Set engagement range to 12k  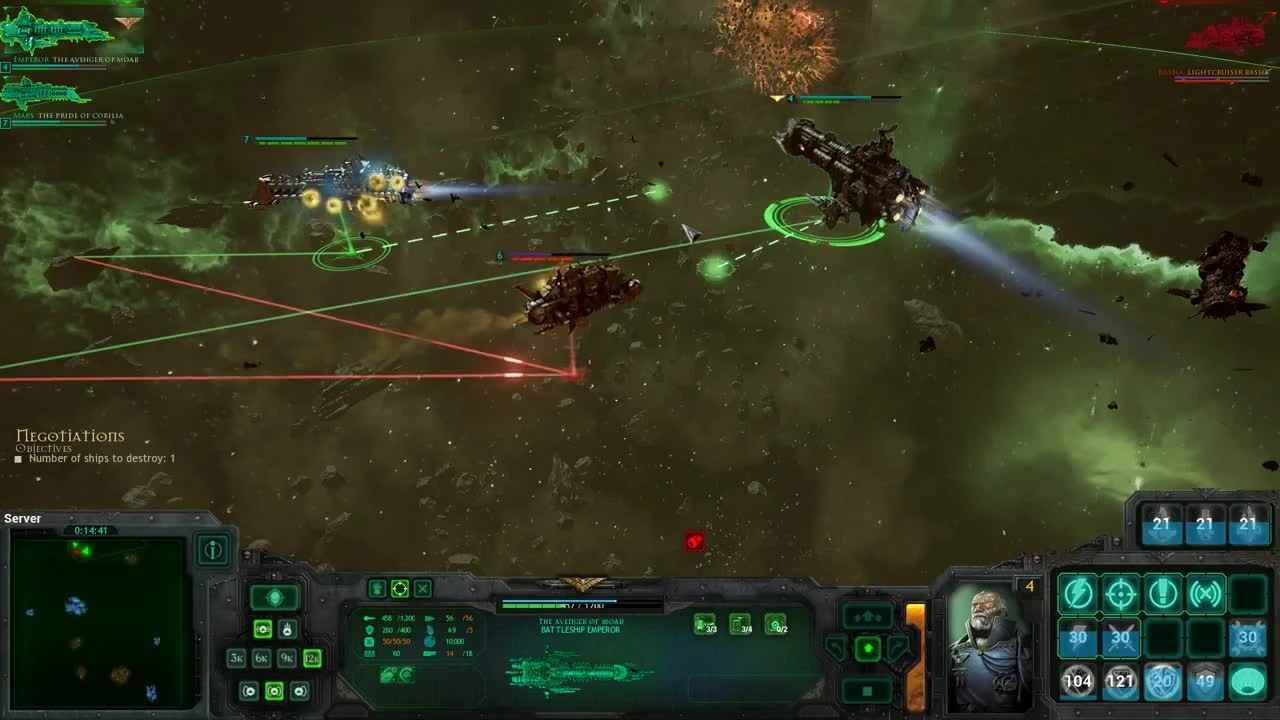(x=312, y=658)
